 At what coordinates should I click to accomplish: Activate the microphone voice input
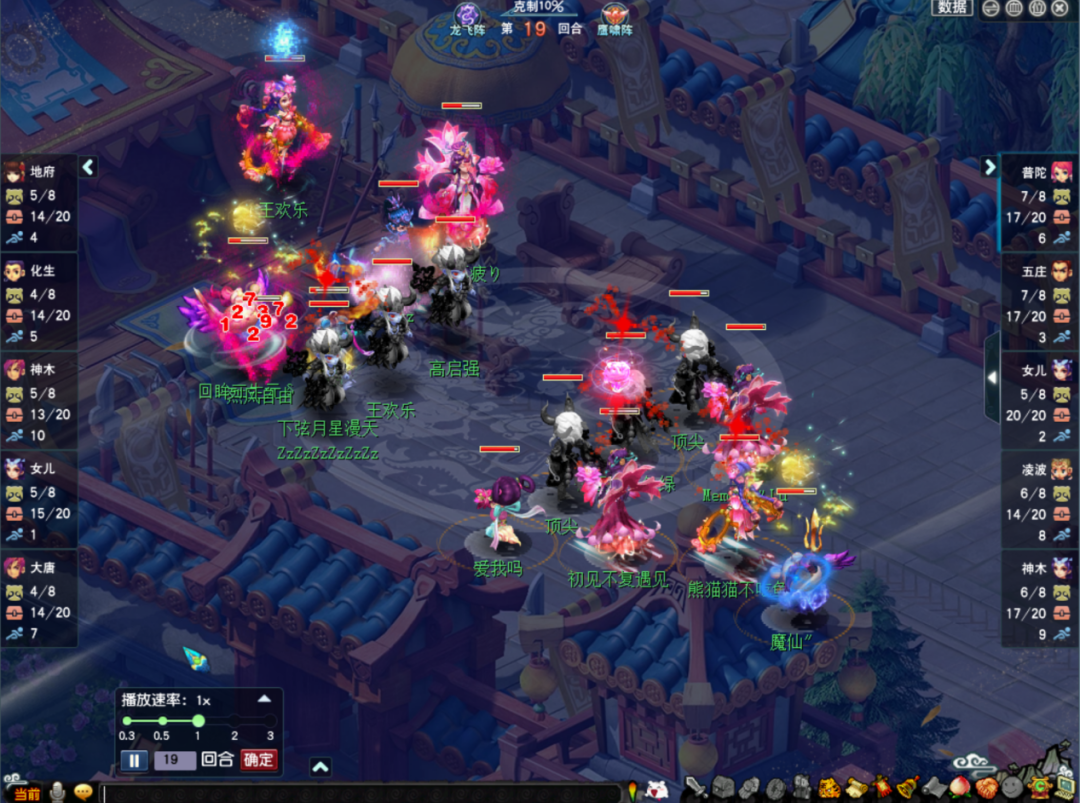59,792
